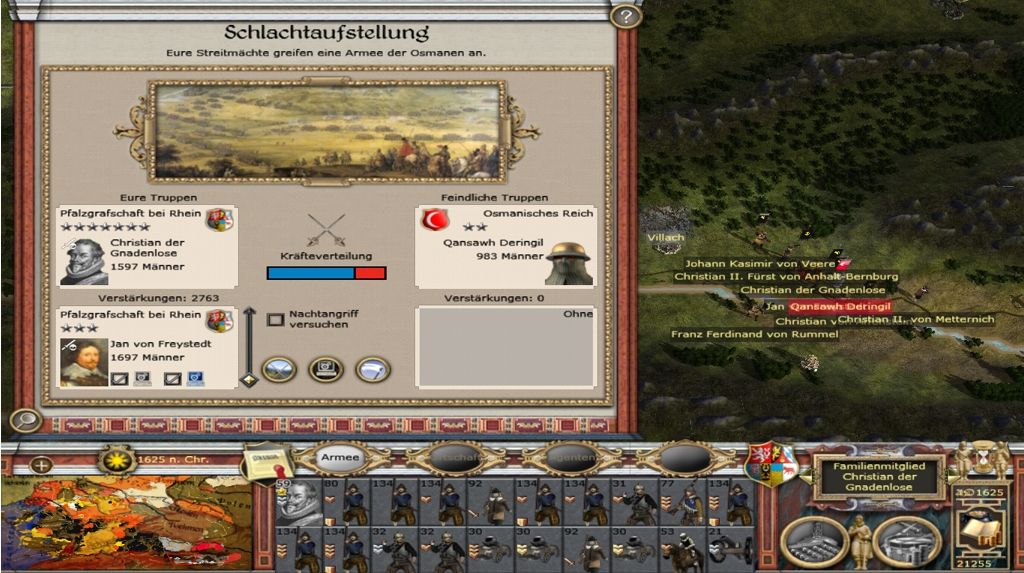Choose automatic battle resolution button
This screenshot has width=1024, height=573.
pyautogui.click(x=326, y=370)
